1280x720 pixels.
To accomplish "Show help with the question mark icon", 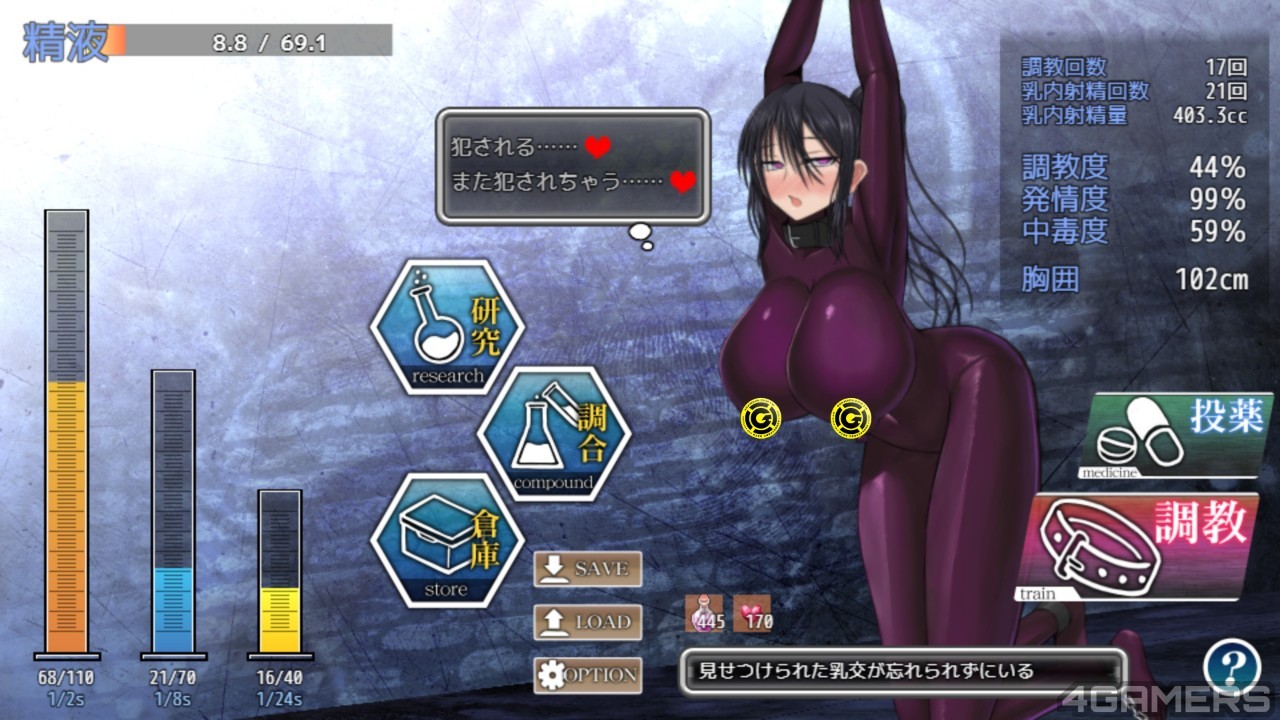I will (x=1231, y=666).
